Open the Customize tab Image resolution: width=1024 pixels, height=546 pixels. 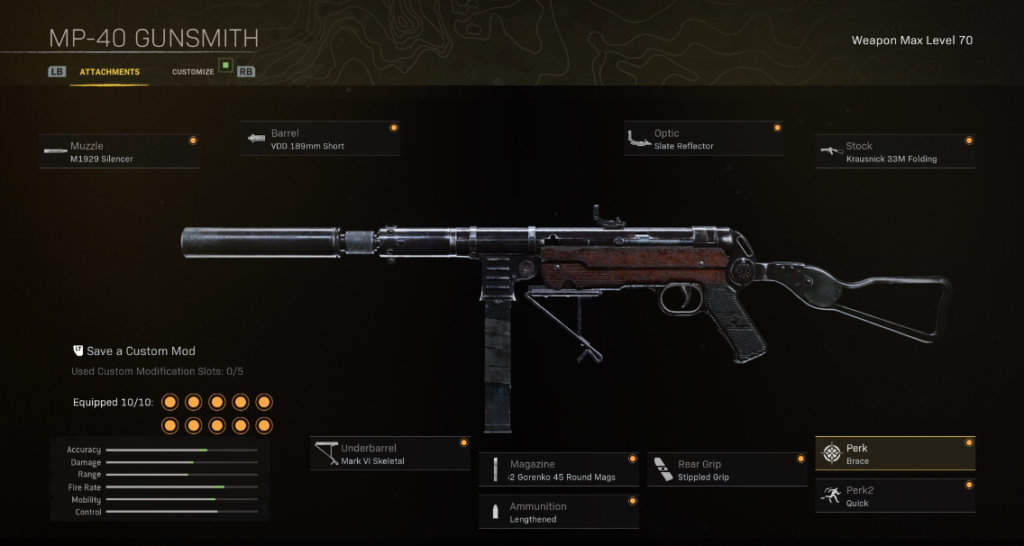193,72
